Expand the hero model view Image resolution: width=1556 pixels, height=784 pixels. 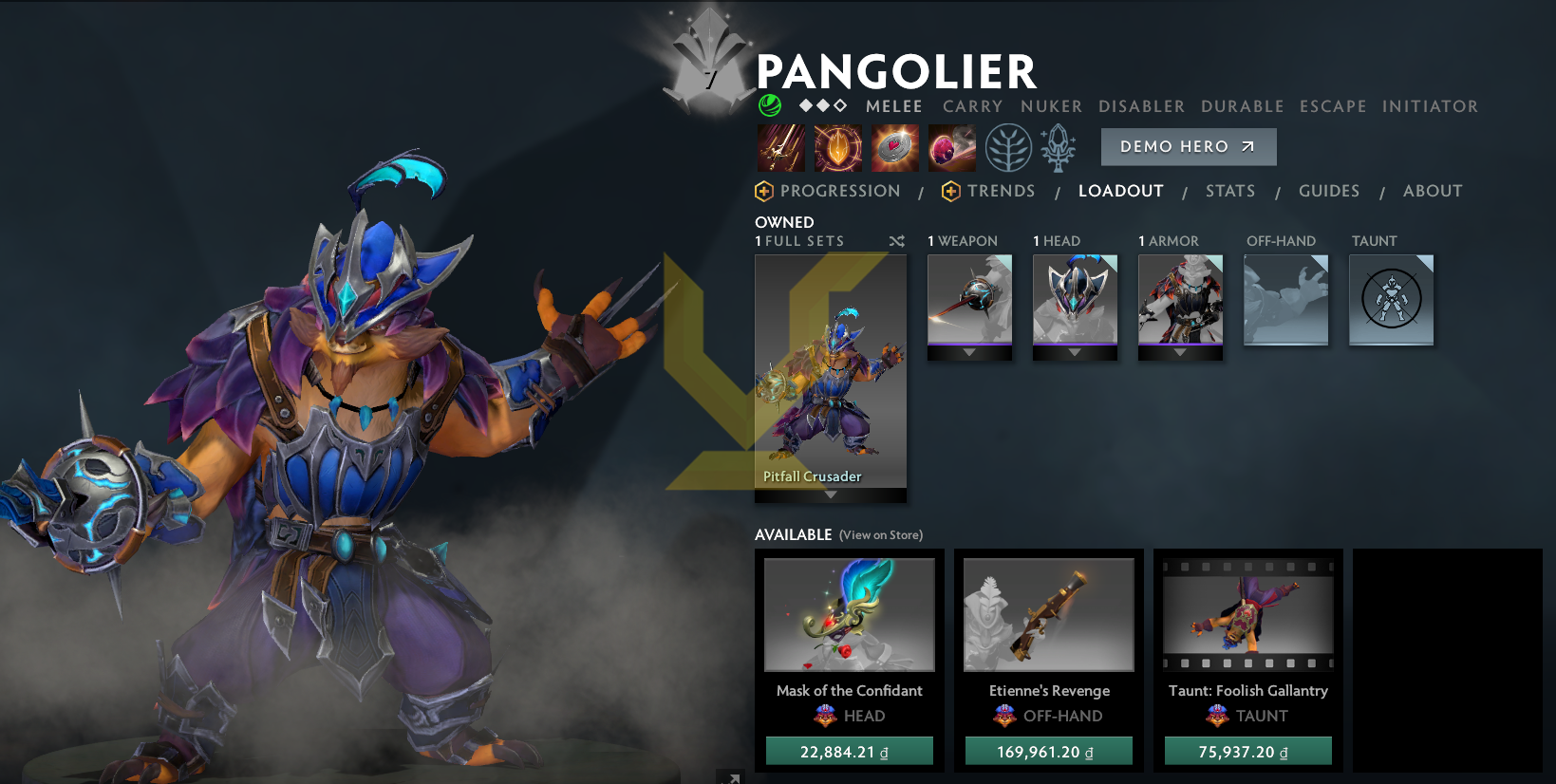[x=730, y=777]
